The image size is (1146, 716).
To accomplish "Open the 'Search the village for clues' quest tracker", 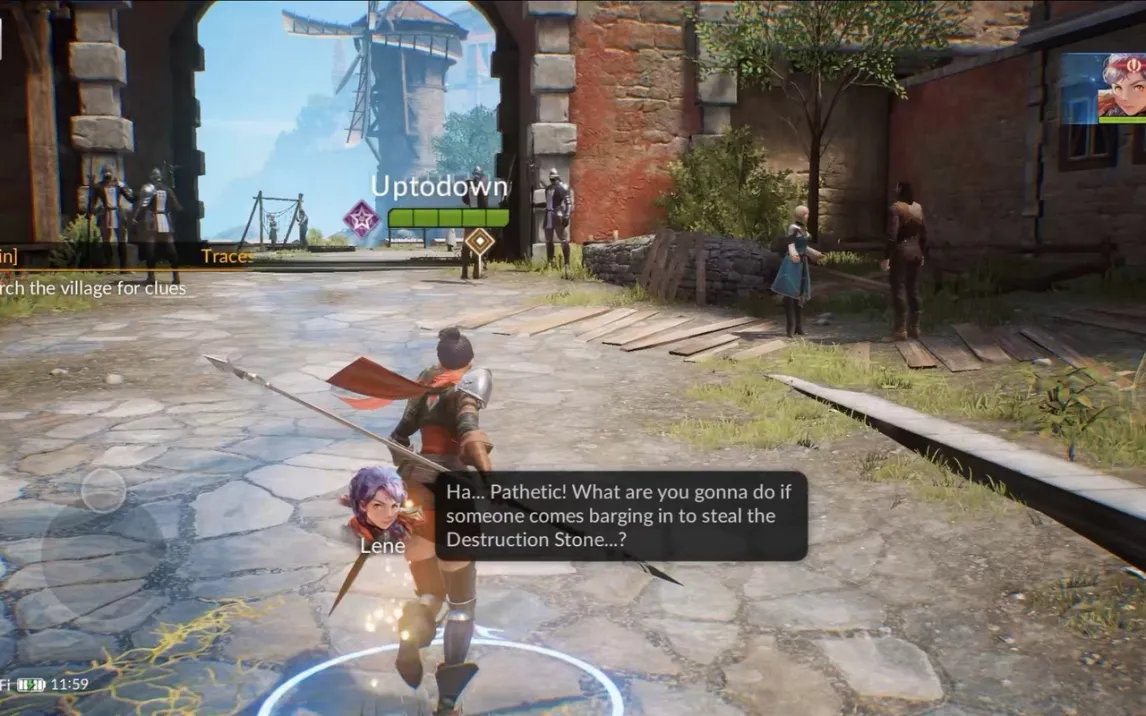I will click(x=93, y=288).
